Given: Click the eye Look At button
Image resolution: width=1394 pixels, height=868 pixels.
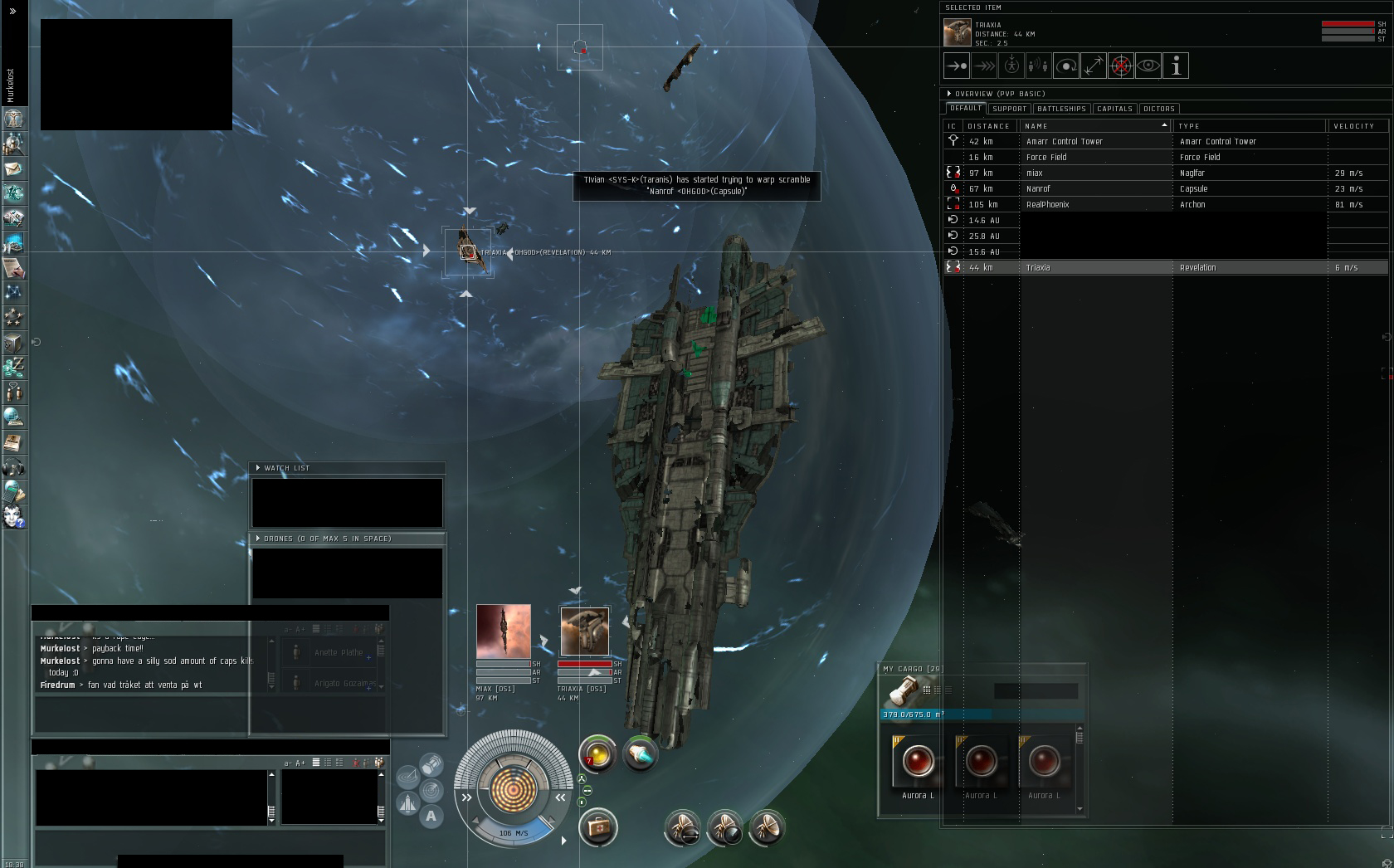Looking at the screenshot, I should [1148, 66].
